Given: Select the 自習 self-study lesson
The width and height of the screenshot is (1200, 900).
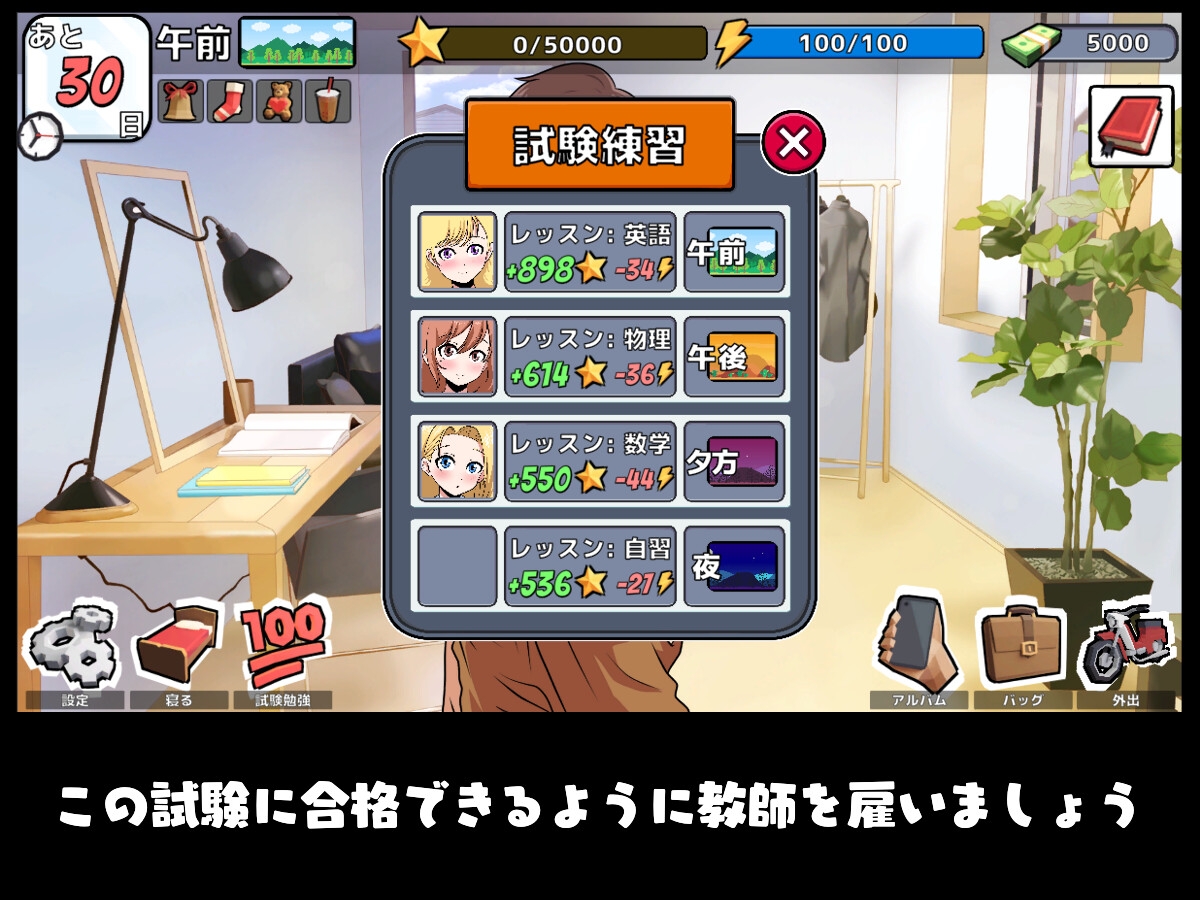Looking at the screenshot, I should pos(590,566).
